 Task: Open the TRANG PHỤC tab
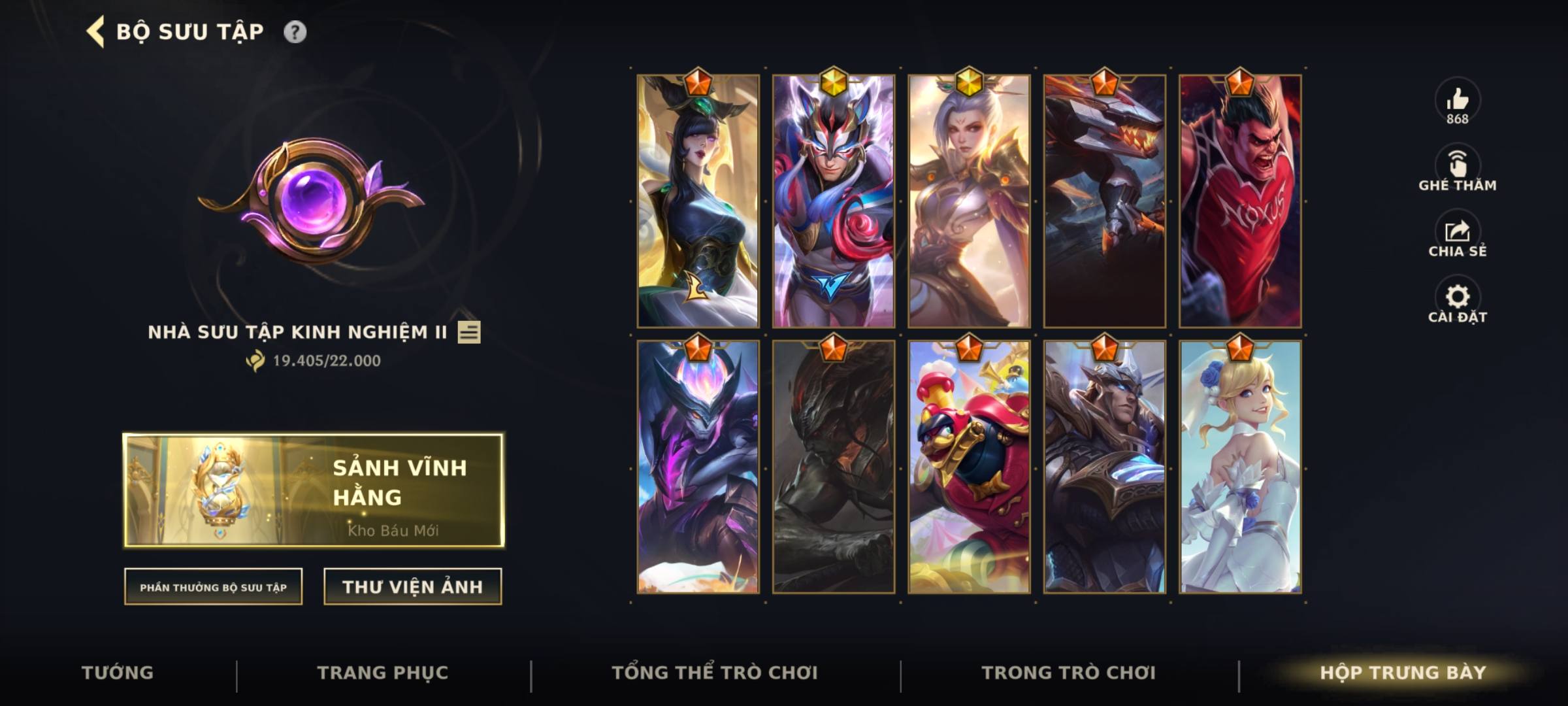click(382, 672)
